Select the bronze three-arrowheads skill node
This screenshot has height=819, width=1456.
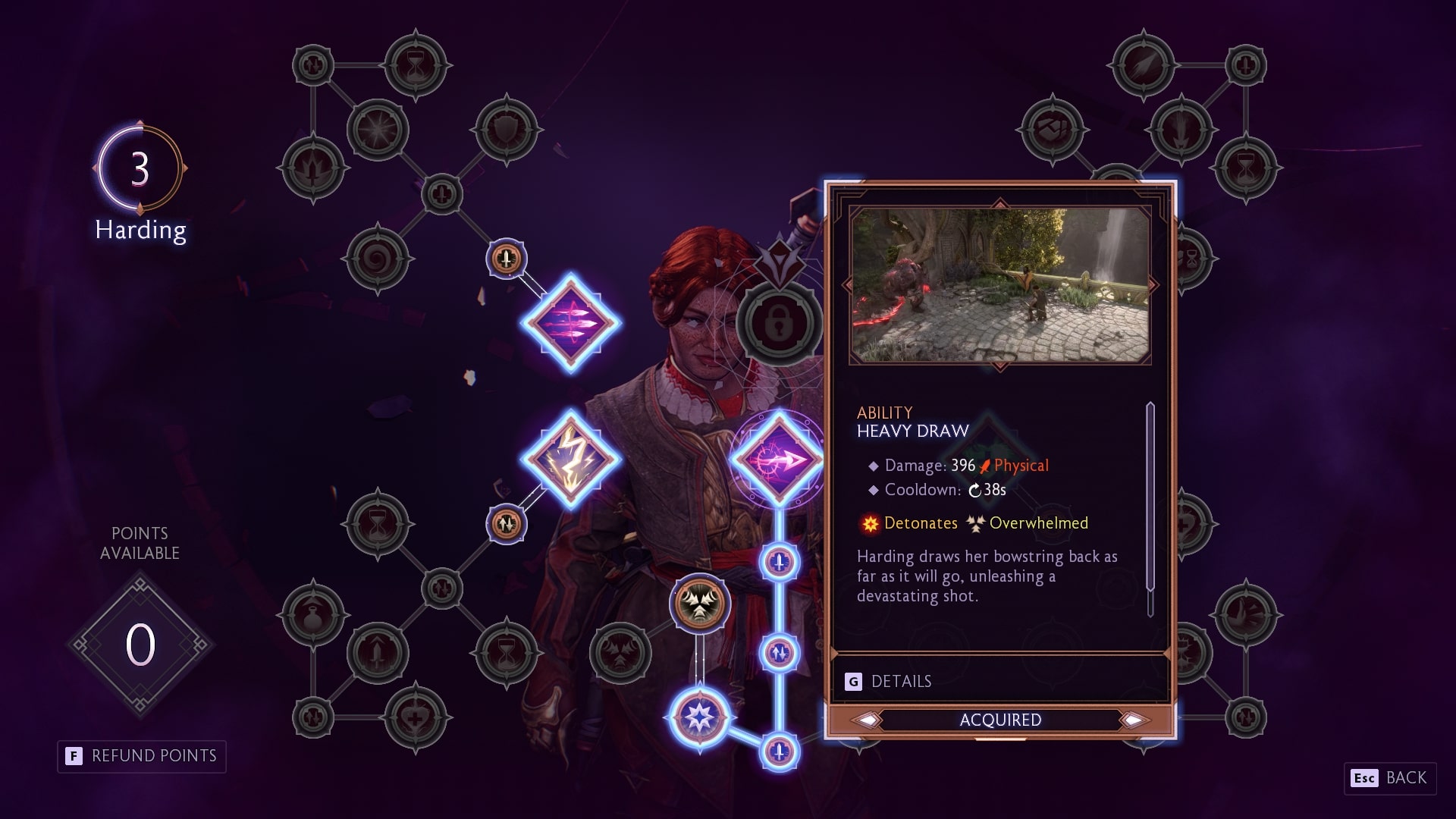(699, 604)
